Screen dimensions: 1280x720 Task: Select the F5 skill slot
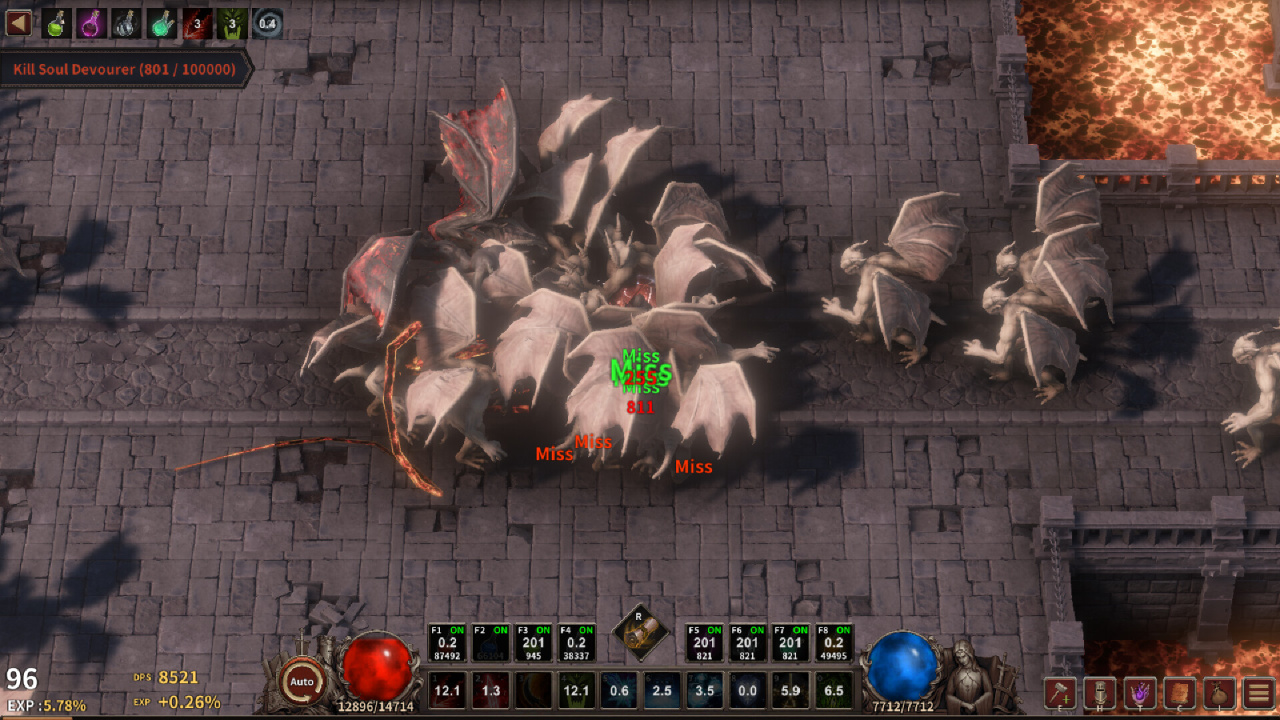tap(705, 643)
